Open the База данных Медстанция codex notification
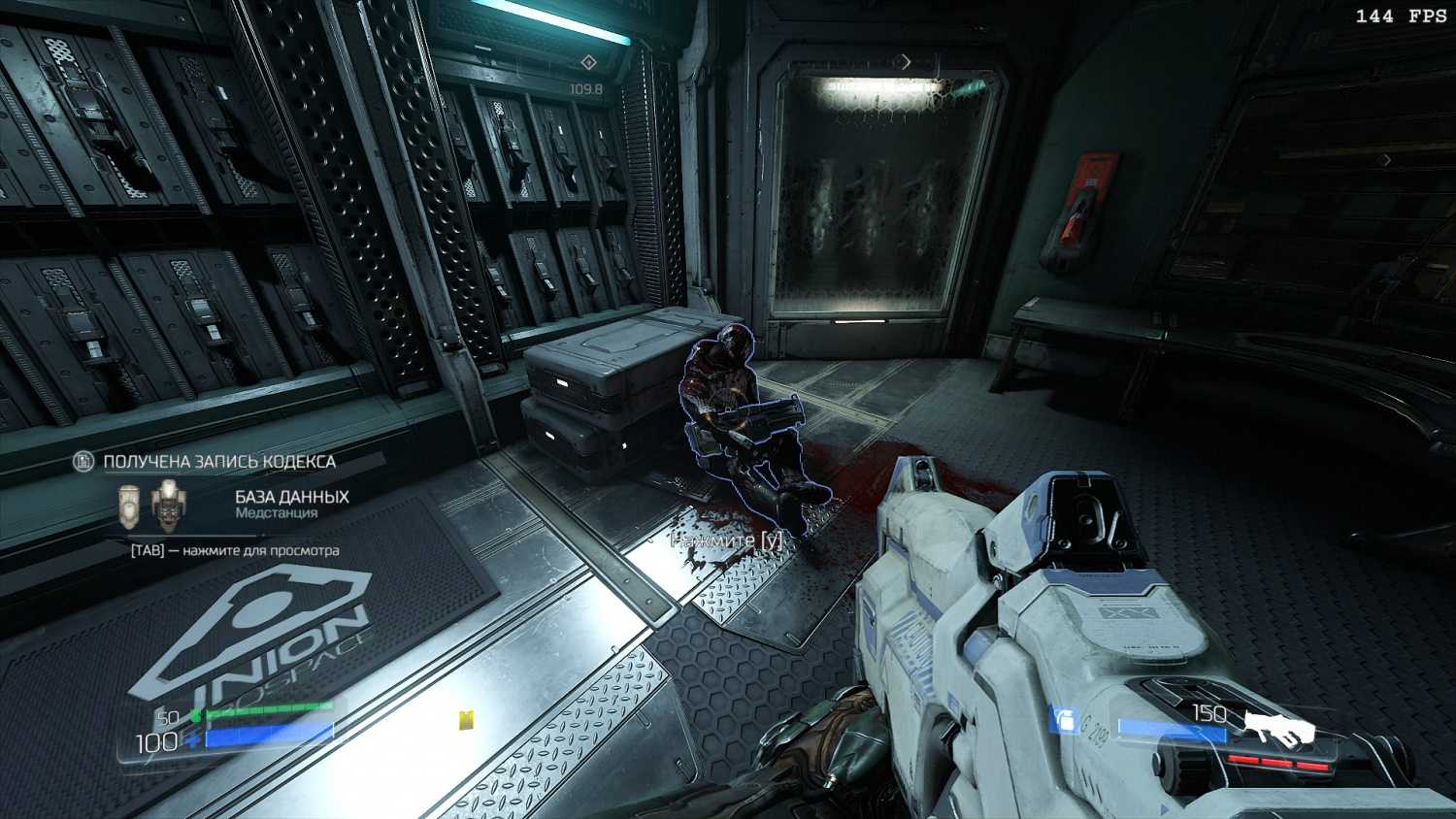1456x819 pixels. (291, 503)
